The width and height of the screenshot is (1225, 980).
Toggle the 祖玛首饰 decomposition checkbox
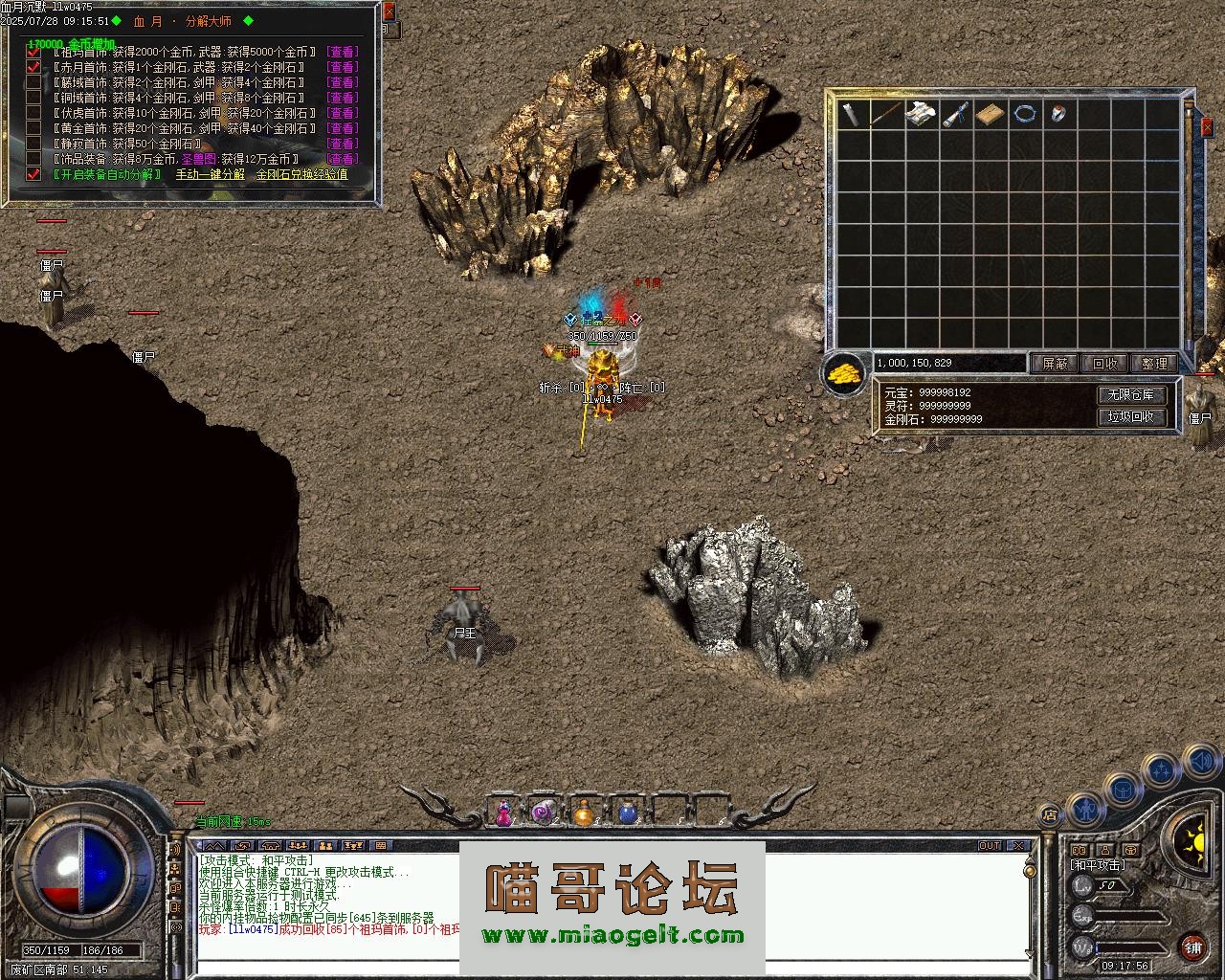point(34,52)
